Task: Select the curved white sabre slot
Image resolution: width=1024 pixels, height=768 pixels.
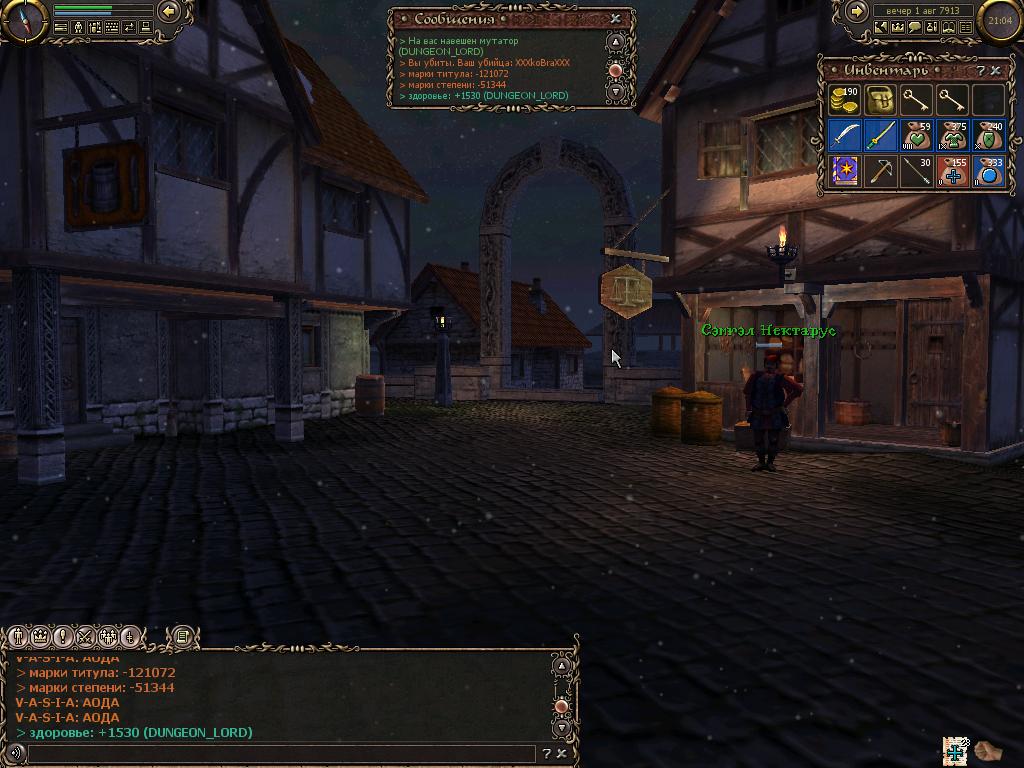Action: pyautogui.click(x=845, y=135)
